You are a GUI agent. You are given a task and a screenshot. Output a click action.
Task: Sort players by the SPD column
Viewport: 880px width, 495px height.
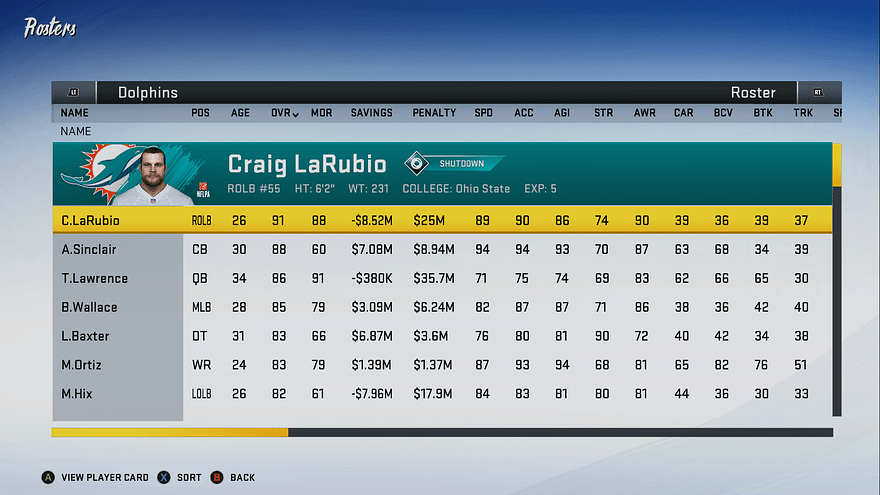484,113
